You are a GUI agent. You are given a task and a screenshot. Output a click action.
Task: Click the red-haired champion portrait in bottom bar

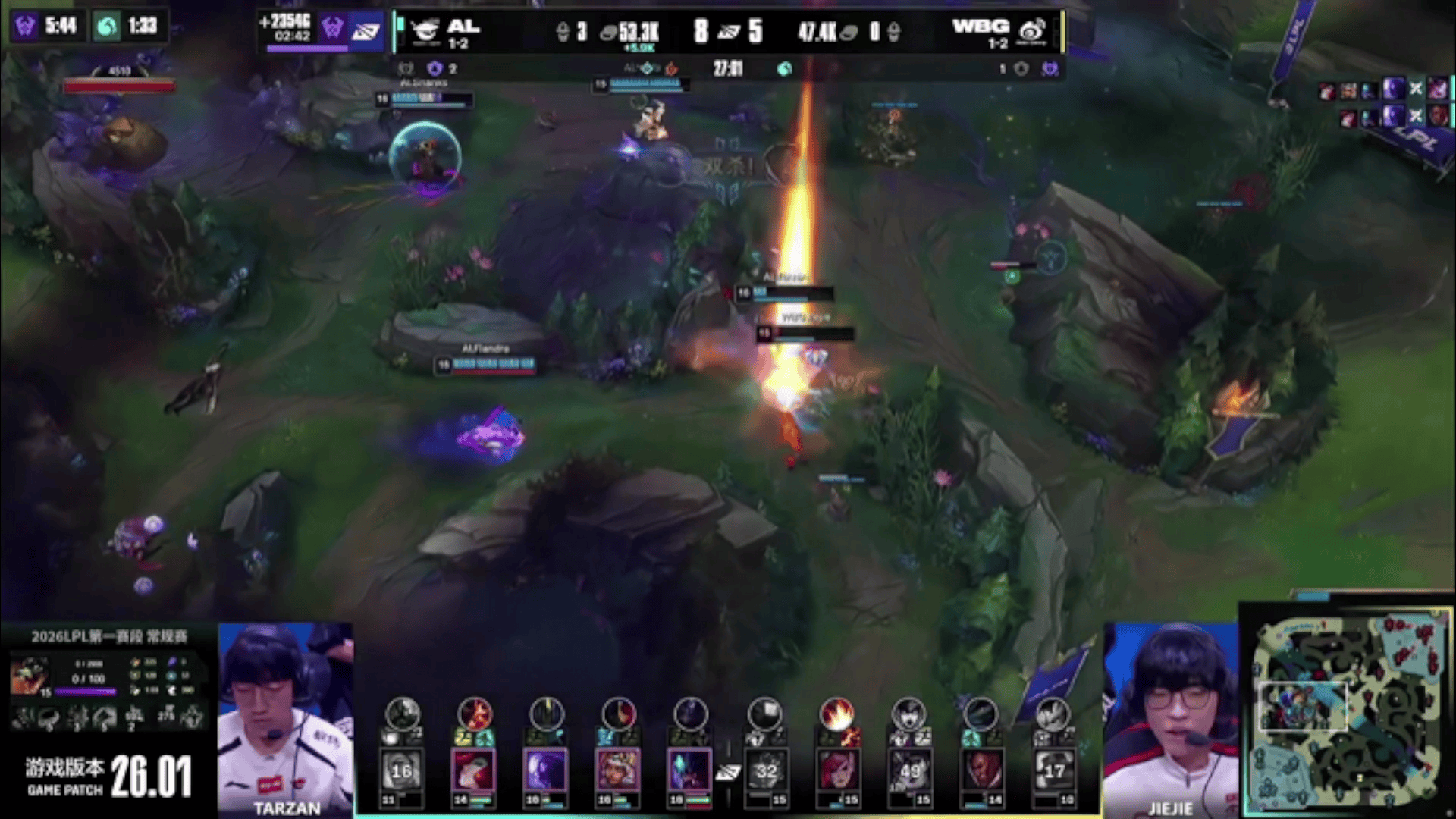tap(837, 770)
